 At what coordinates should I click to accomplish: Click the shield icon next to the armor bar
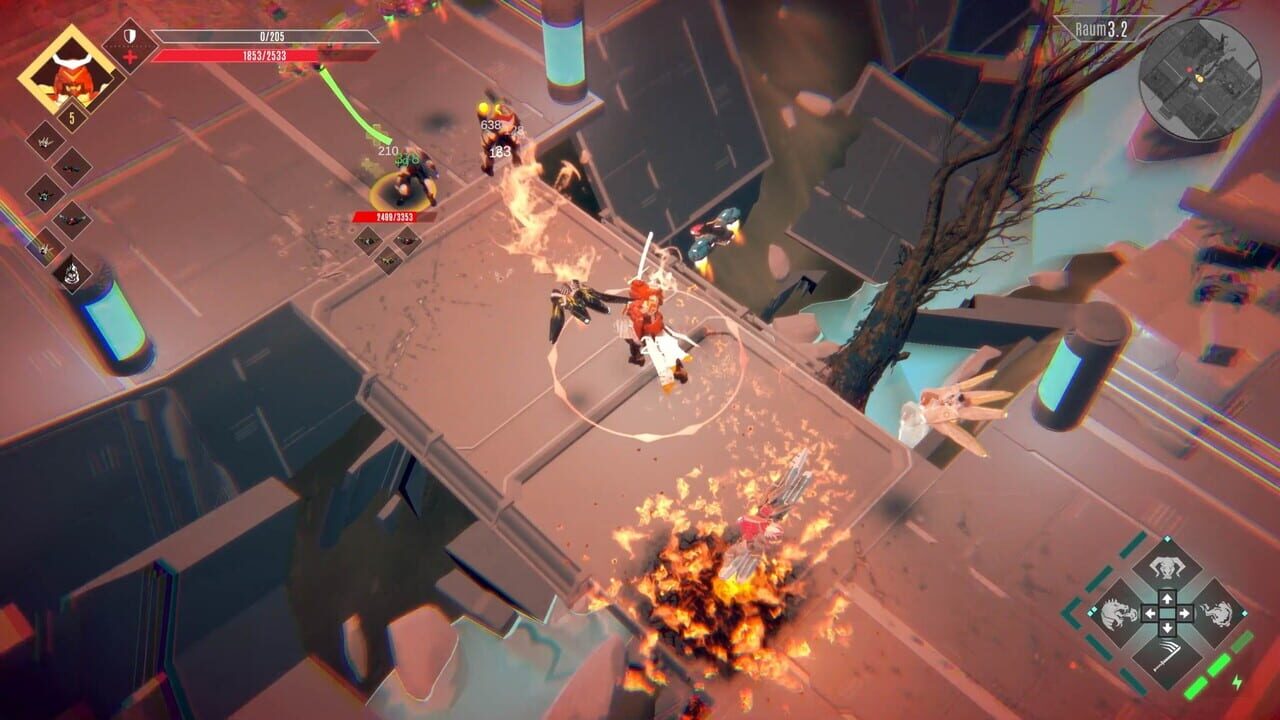click(x=128, y=35)
